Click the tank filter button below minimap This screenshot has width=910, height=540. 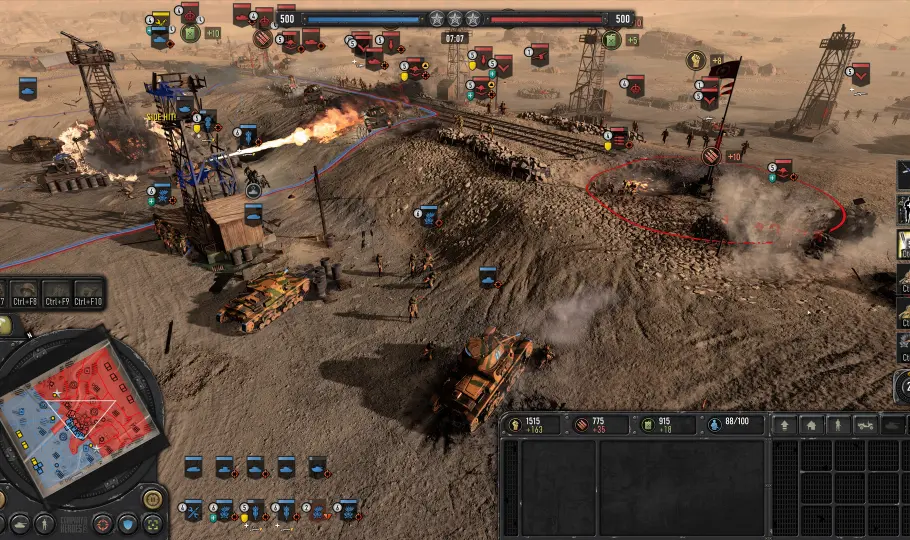point(18,523)
